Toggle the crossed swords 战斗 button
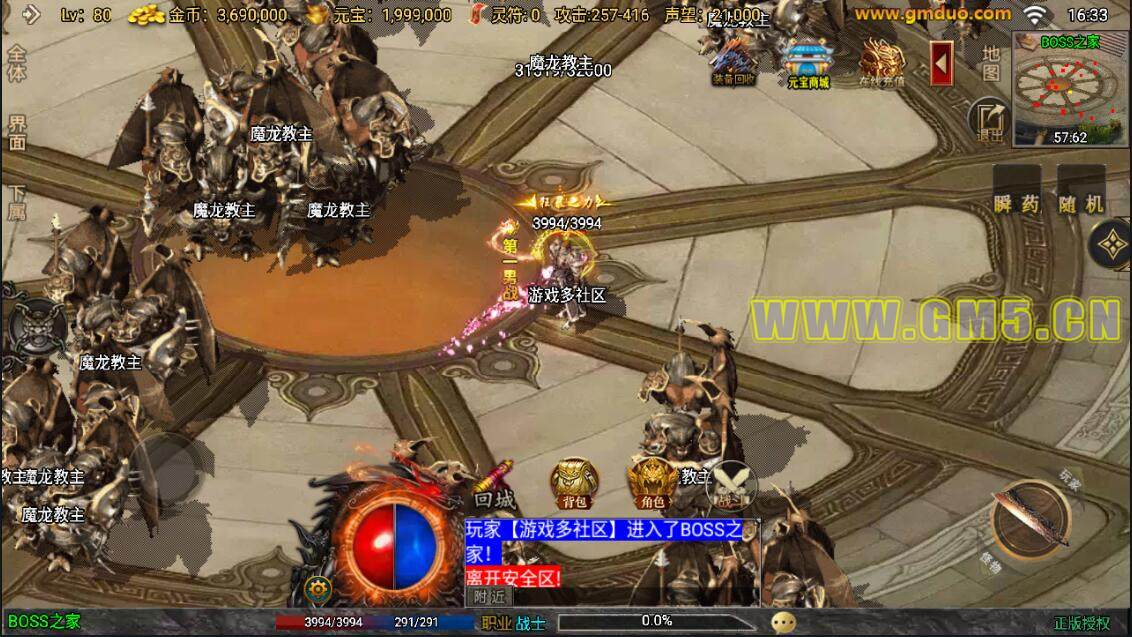This screenshot has width=1132, height=637. [730, 487]
